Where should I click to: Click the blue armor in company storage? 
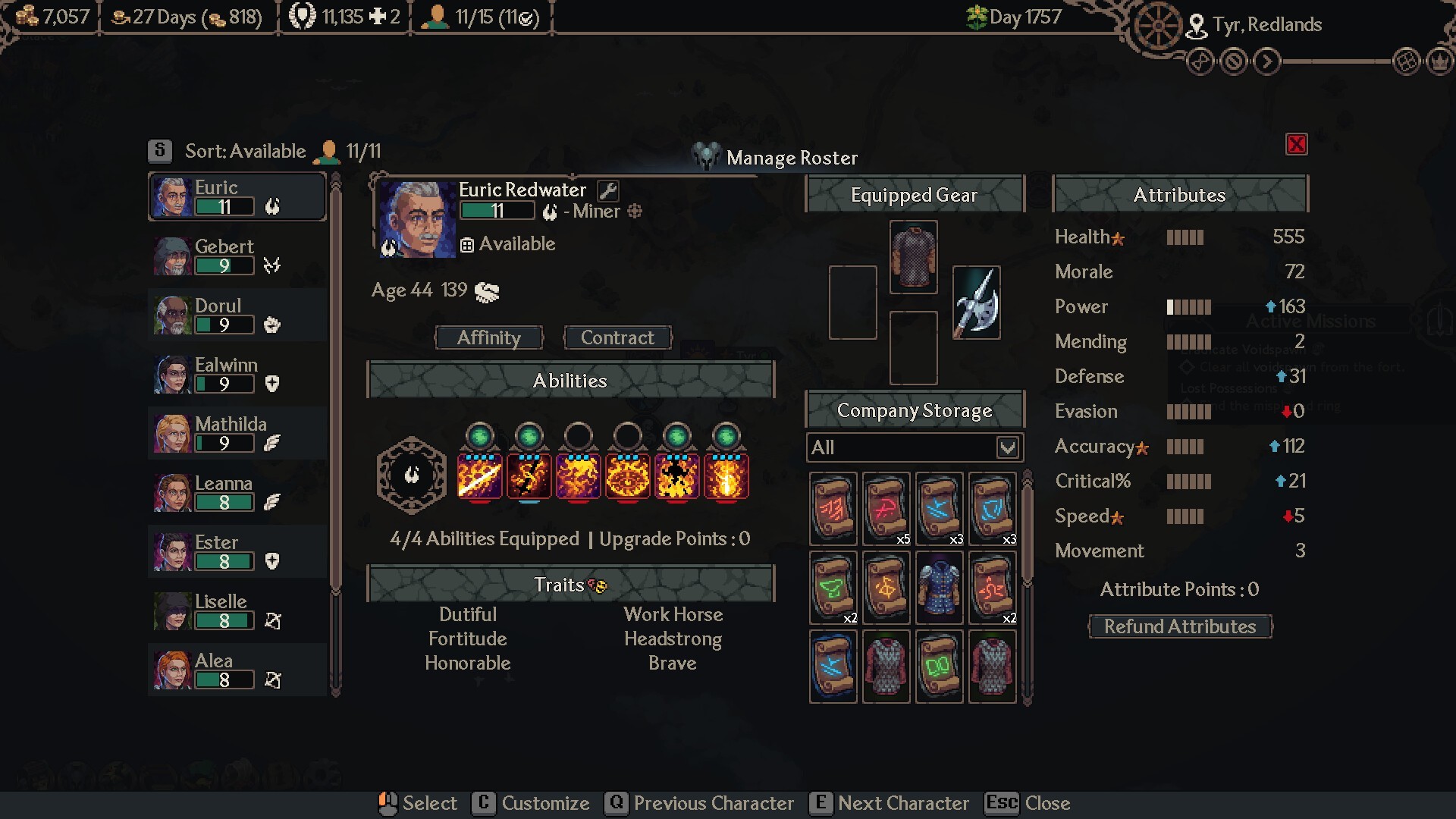tap(939, 588)
